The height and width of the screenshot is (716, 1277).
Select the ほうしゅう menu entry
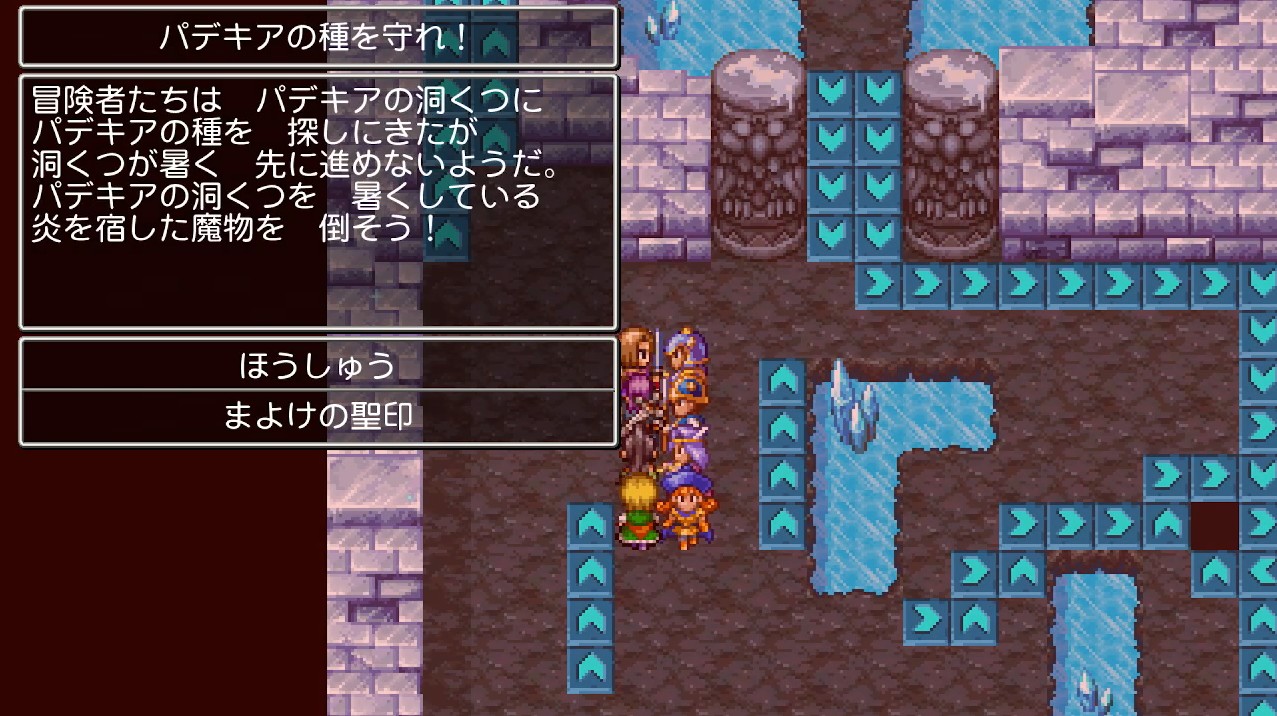point(318,366)
